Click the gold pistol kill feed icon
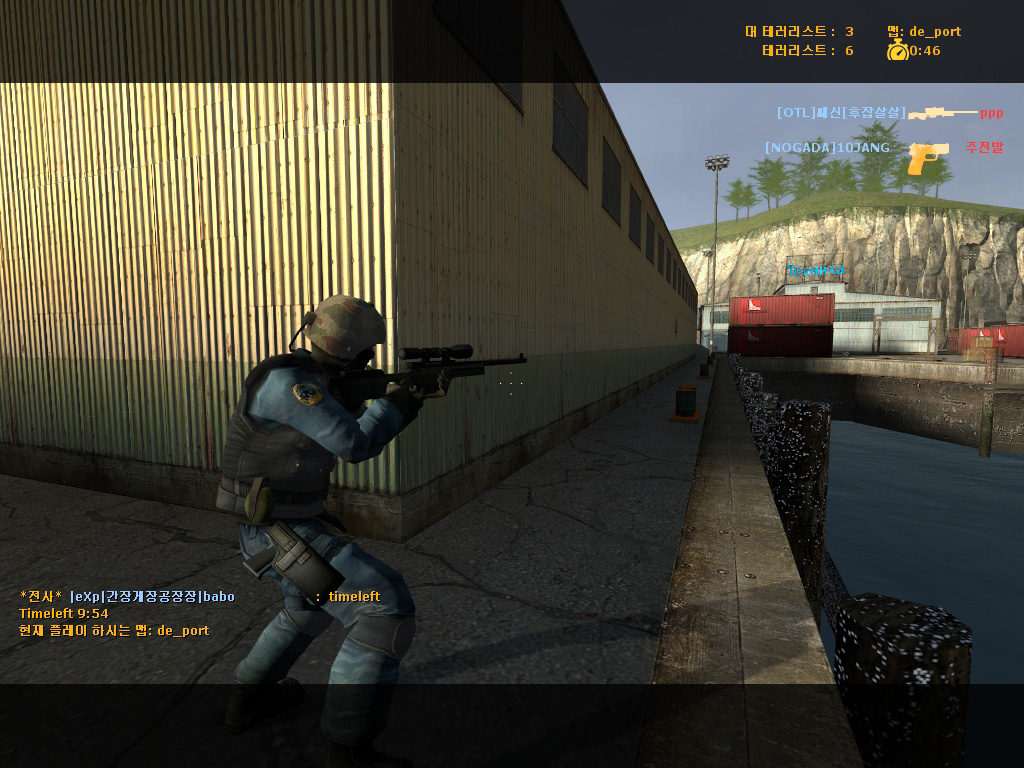 pos(928,157)
